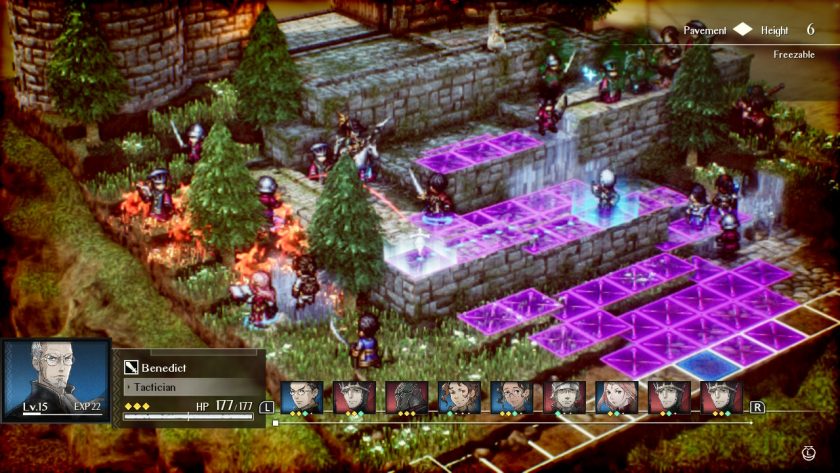The width and height of the screenshot is (840, 473).
Task: Click the clock icon in the corner
Action: tap(808, 453)
